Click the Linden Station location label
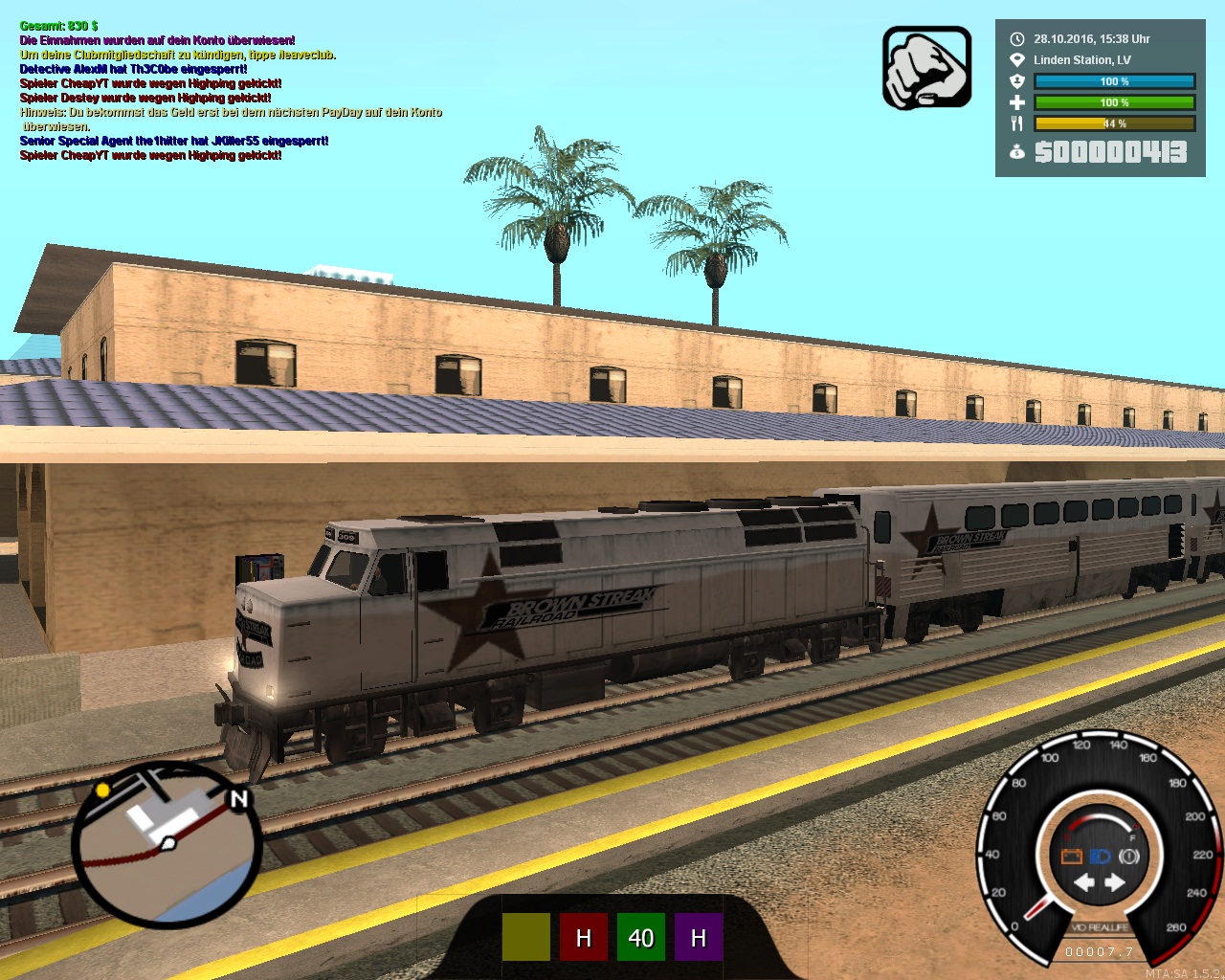The height and width of the screenshot is (980, 1225). [1081, 60]
